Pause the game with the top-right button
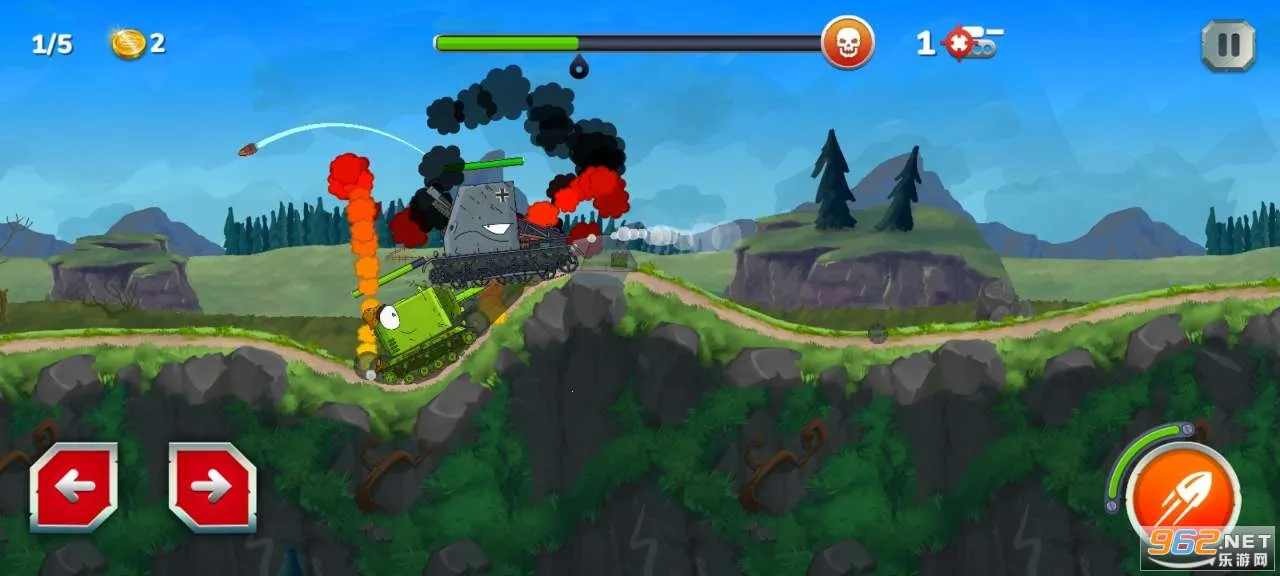The height and width of the screenshot is (576, 1280). pyautogui.click(x=1228, y=45)
